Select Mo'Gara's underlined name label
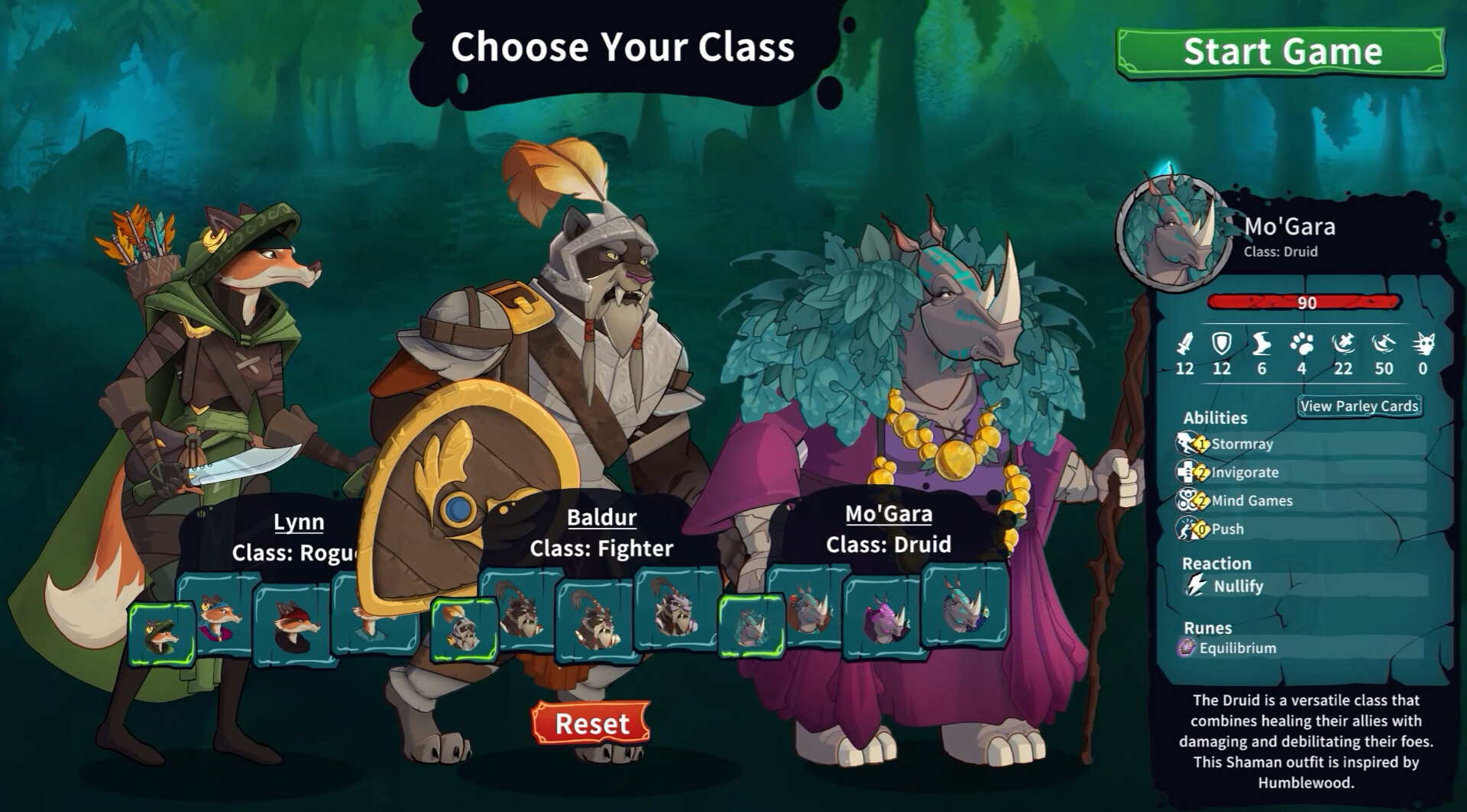Image resolution: width=1467 pixels, height=812 pixels. pos(888,513)
